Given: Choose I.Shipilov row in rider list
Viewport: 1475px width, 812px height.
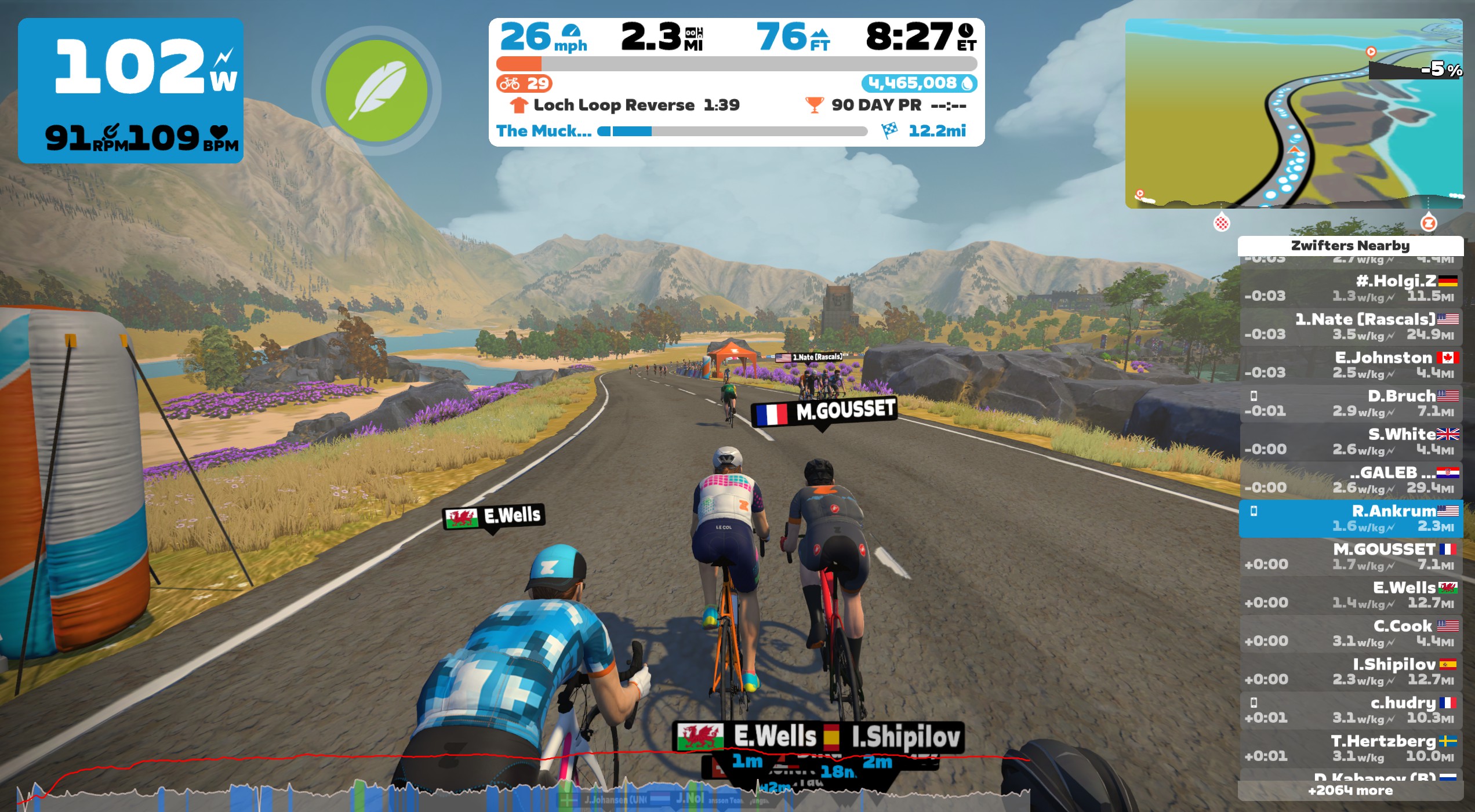Looking at the screenshot, I should [1350, 671].
